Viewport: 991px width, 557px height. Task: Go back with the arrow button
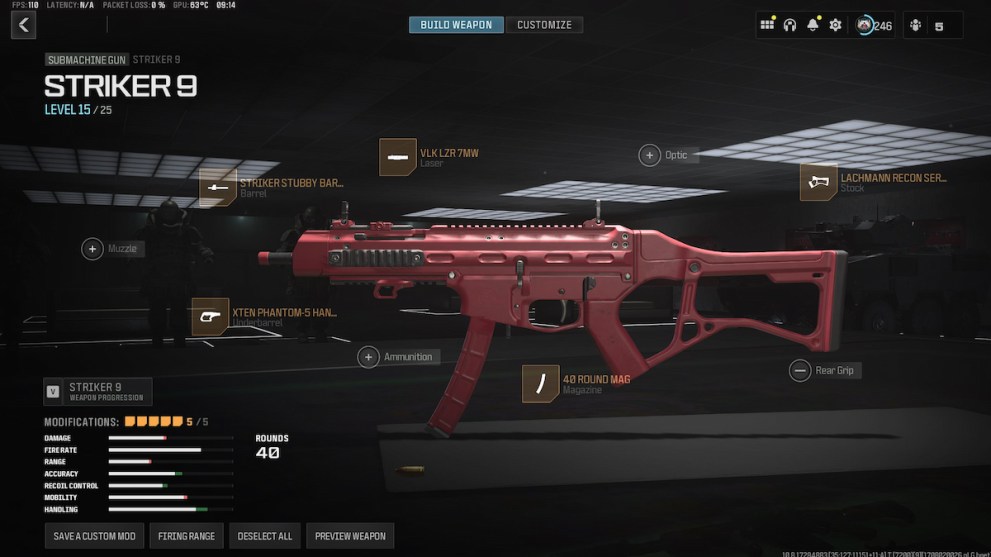pos(23,25)
